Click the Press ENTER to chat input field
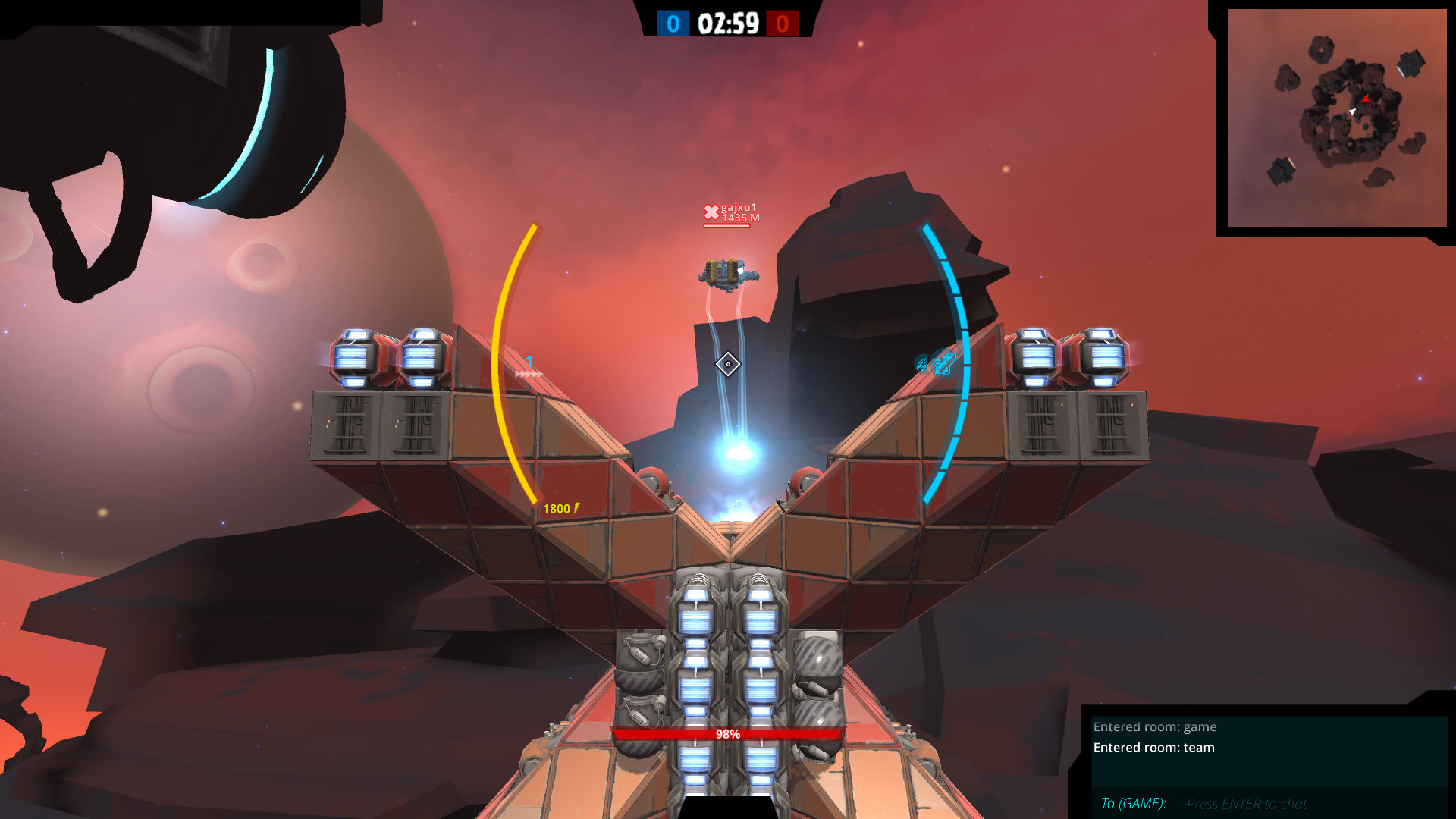The image size is (1456, 819). click(1247, 803)
